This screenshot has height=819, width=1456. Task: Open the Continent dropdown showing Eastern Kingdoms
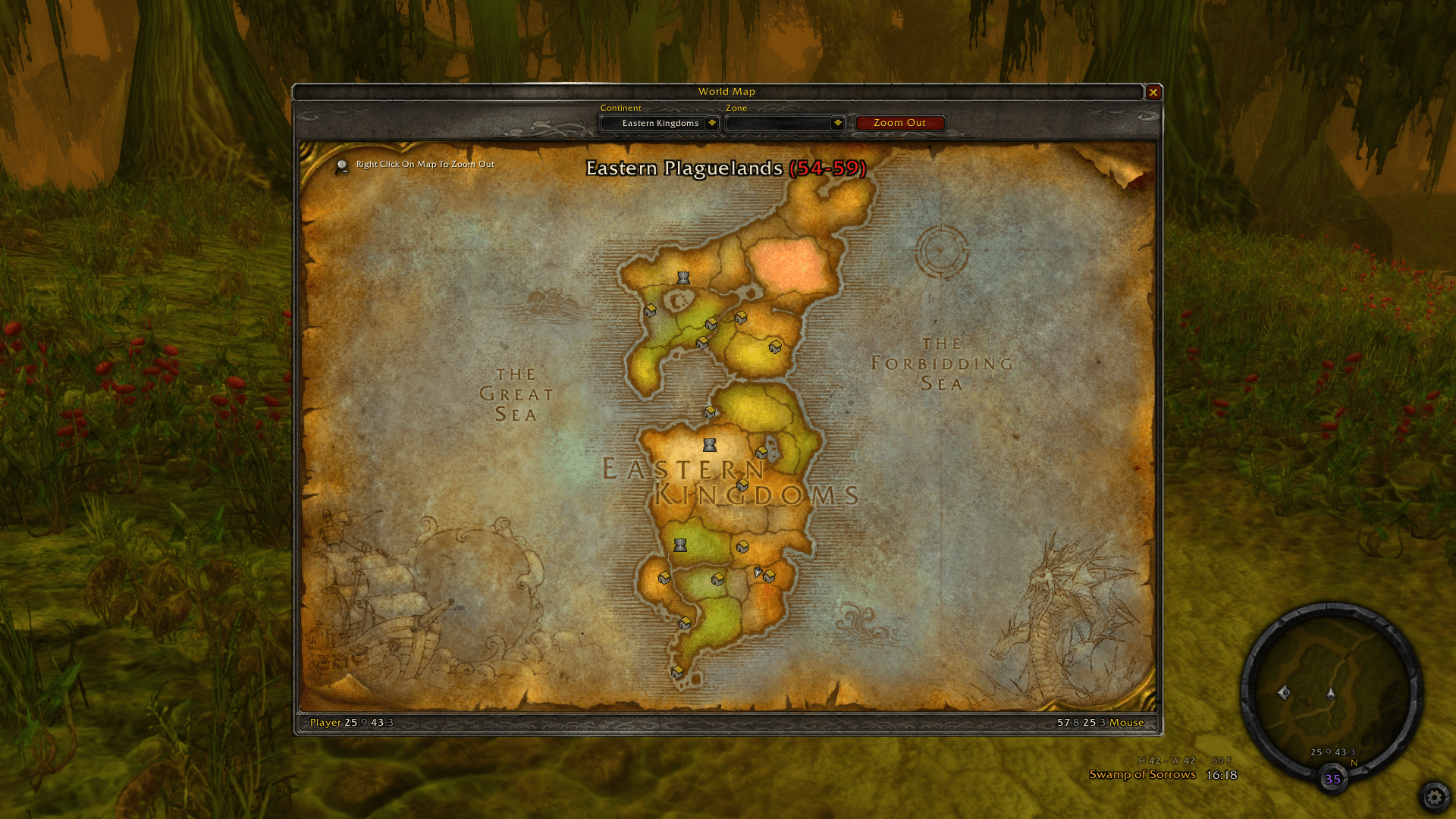[659, 123]
